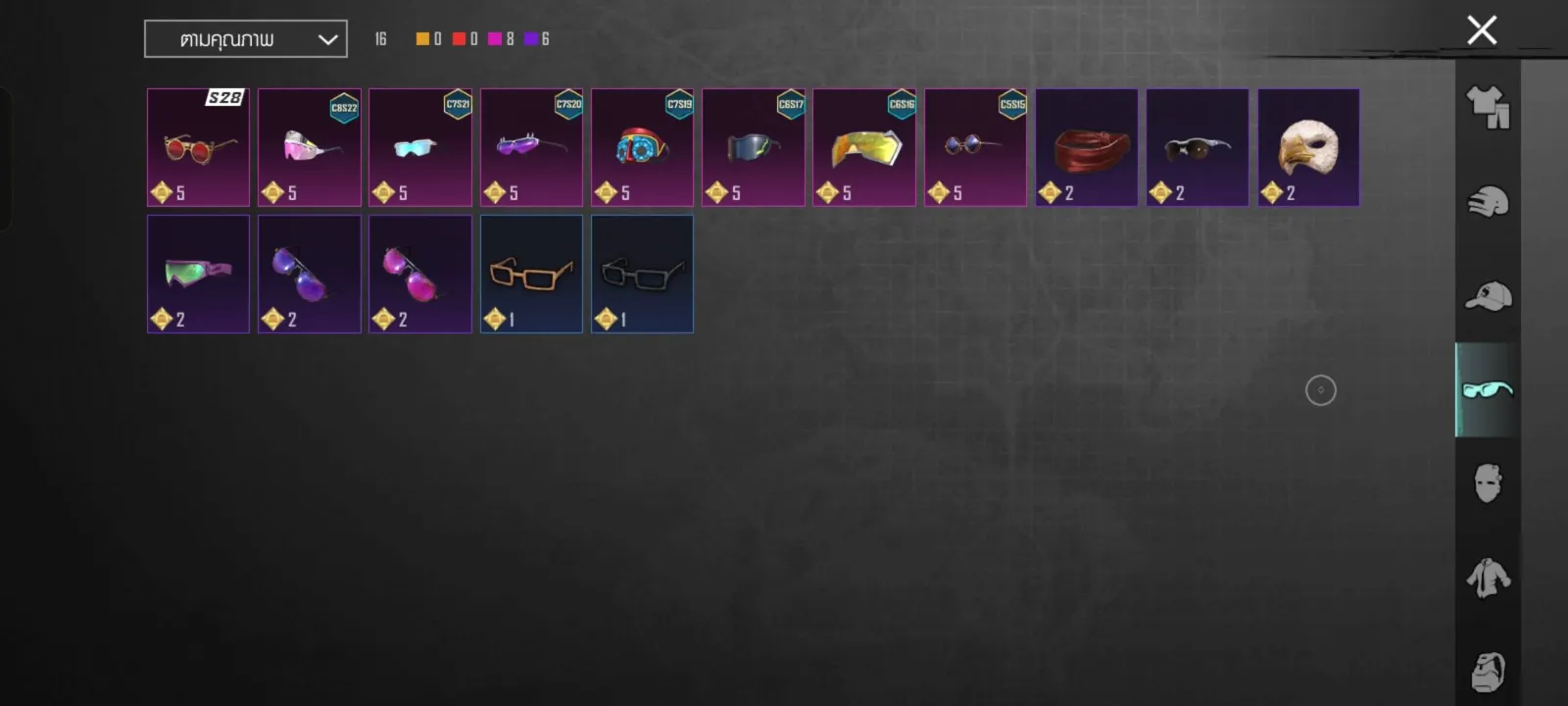The image size is (1568, 706).
Task: Select the red bandana item
Action: (1086, 147)
